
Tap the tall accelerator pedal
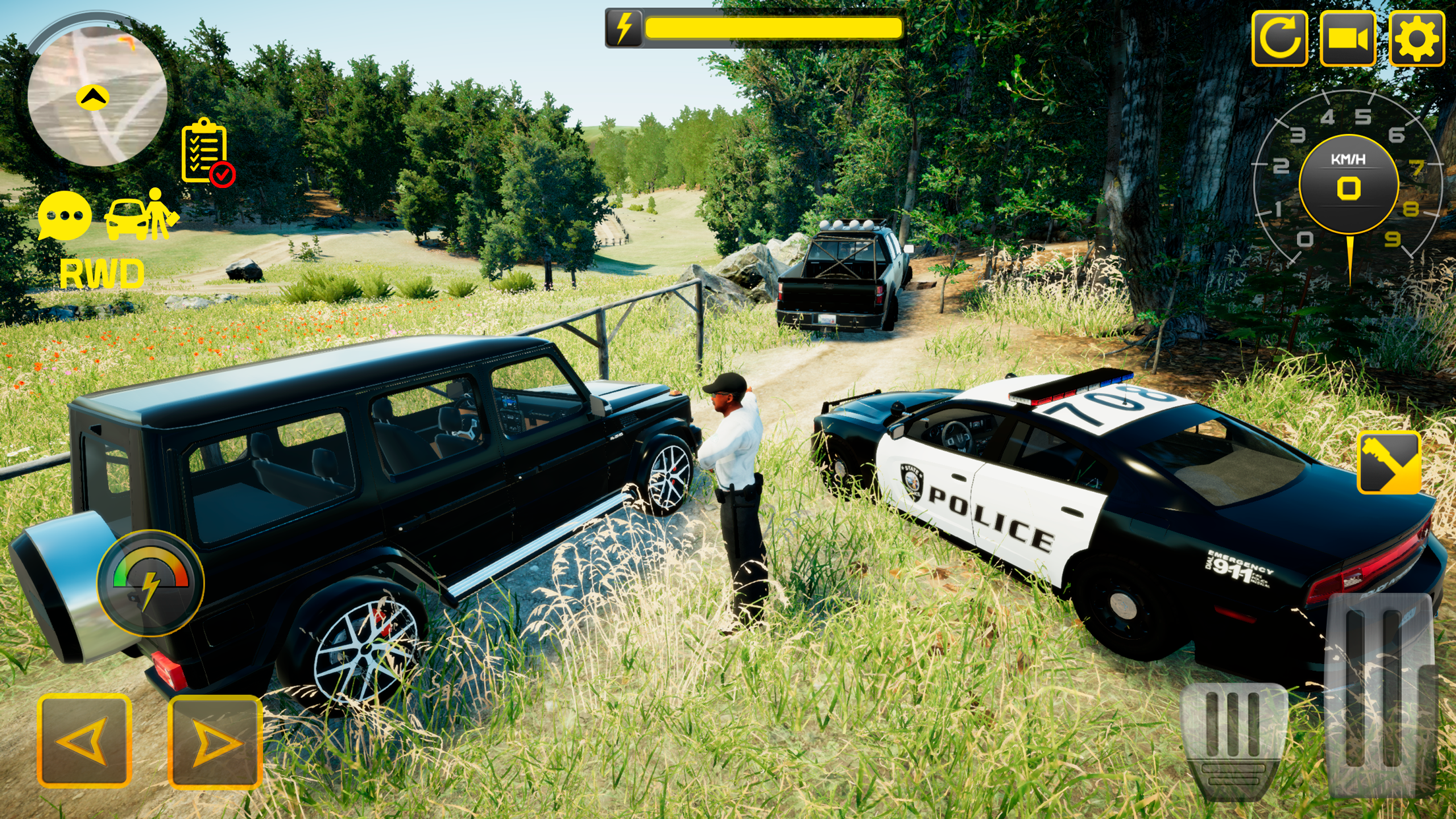[1381, 692]
